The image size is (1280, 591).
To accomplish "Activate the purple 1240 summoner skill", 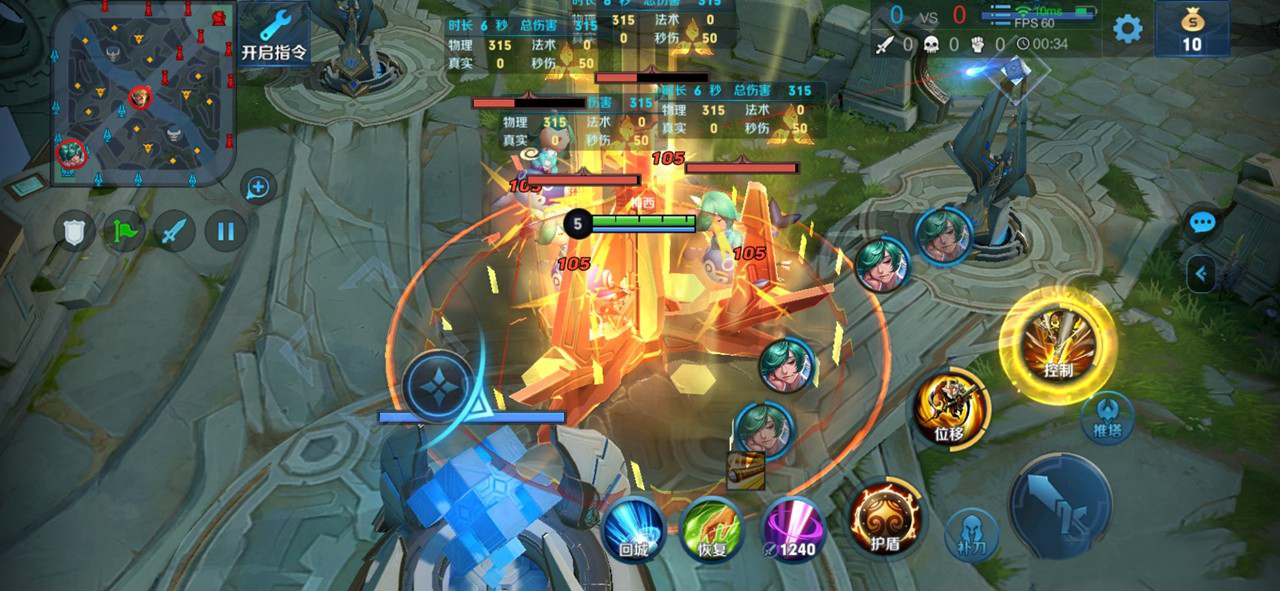I will (x=794, y=529).
